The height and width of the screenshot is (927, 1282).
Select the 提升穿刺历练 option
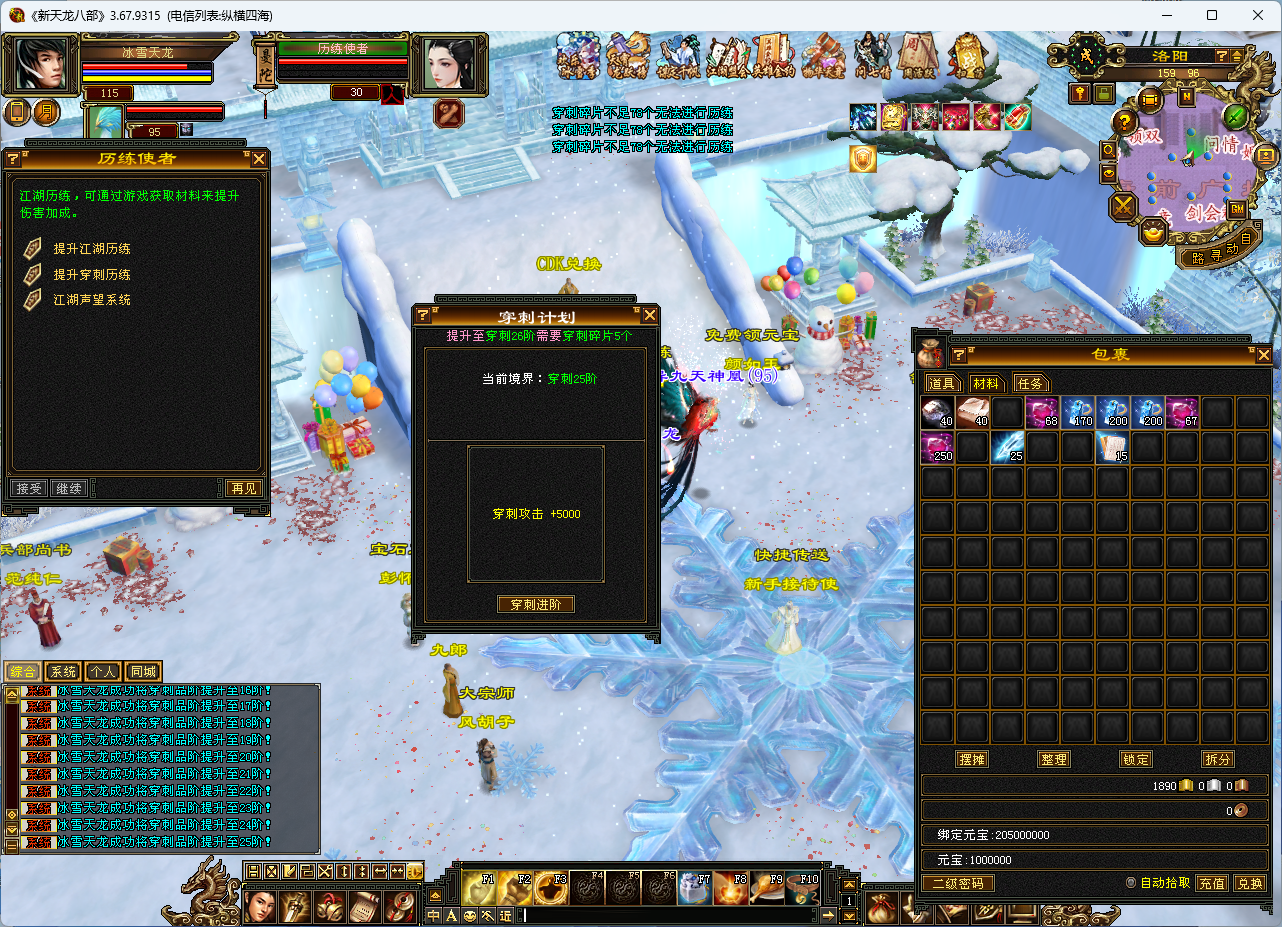point(92,274)
